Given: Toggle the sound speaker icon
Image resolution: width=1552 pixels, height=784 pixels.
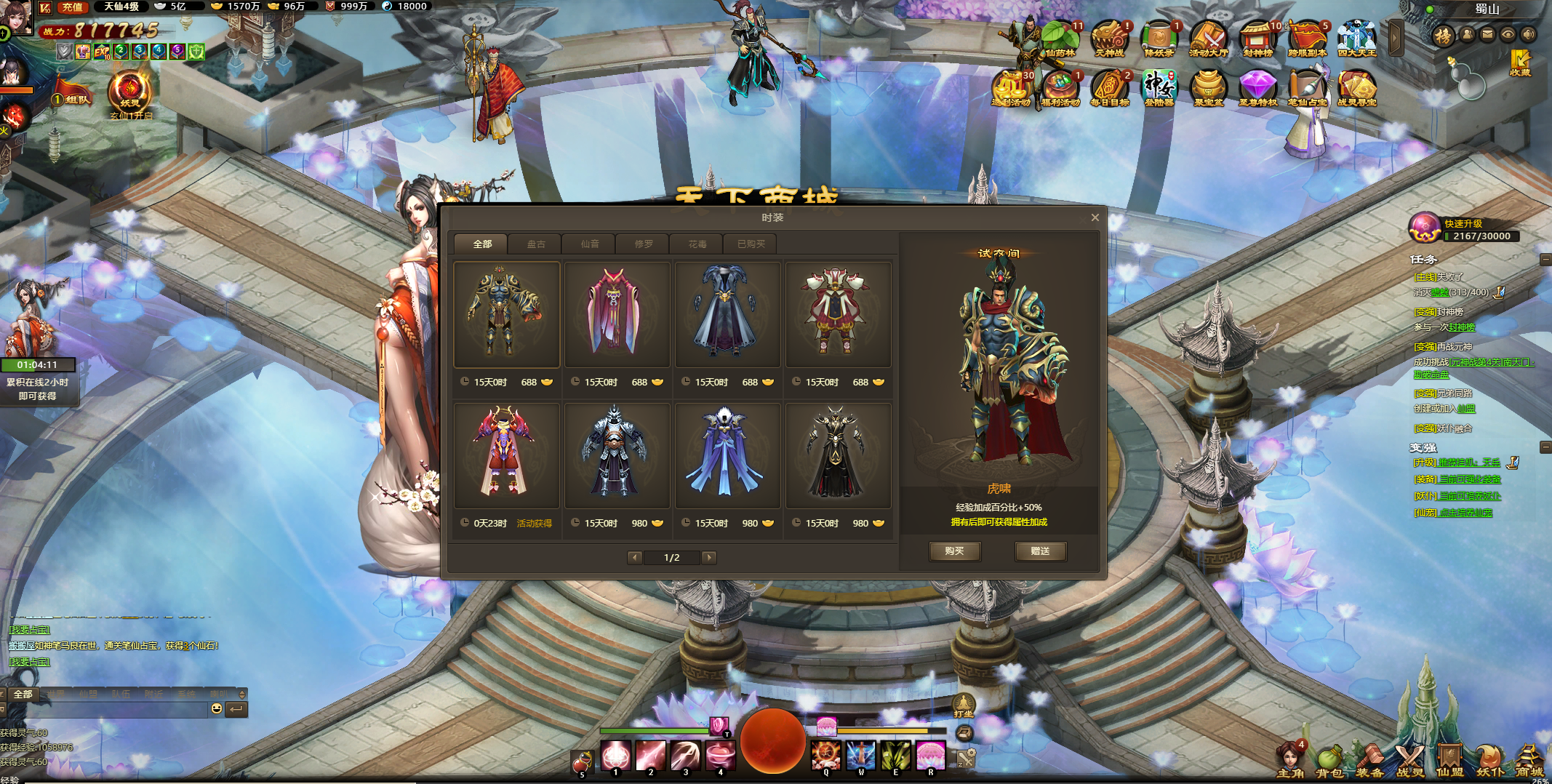Looking at the screenshot, I should click(1529, 34).
